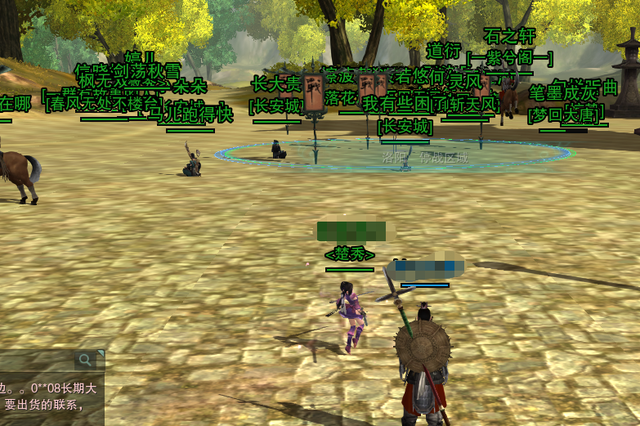Click the chat magnifier search icon
Viewport: 640px width, 426px height.
coord(84,359)
